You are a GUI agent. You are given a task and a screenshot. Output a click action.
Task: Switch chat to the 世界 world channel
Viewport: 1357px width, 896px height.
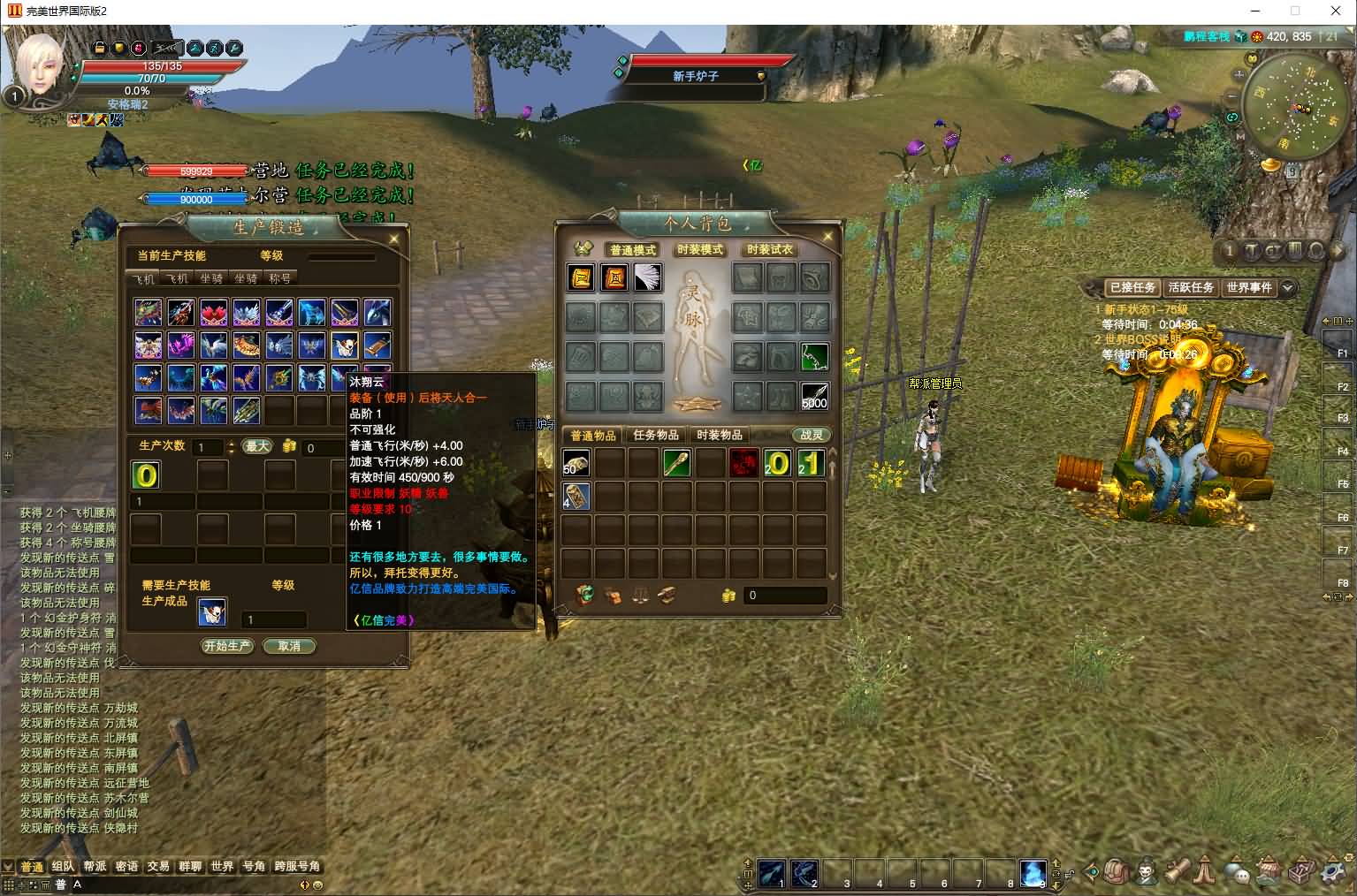click(222, 866)
